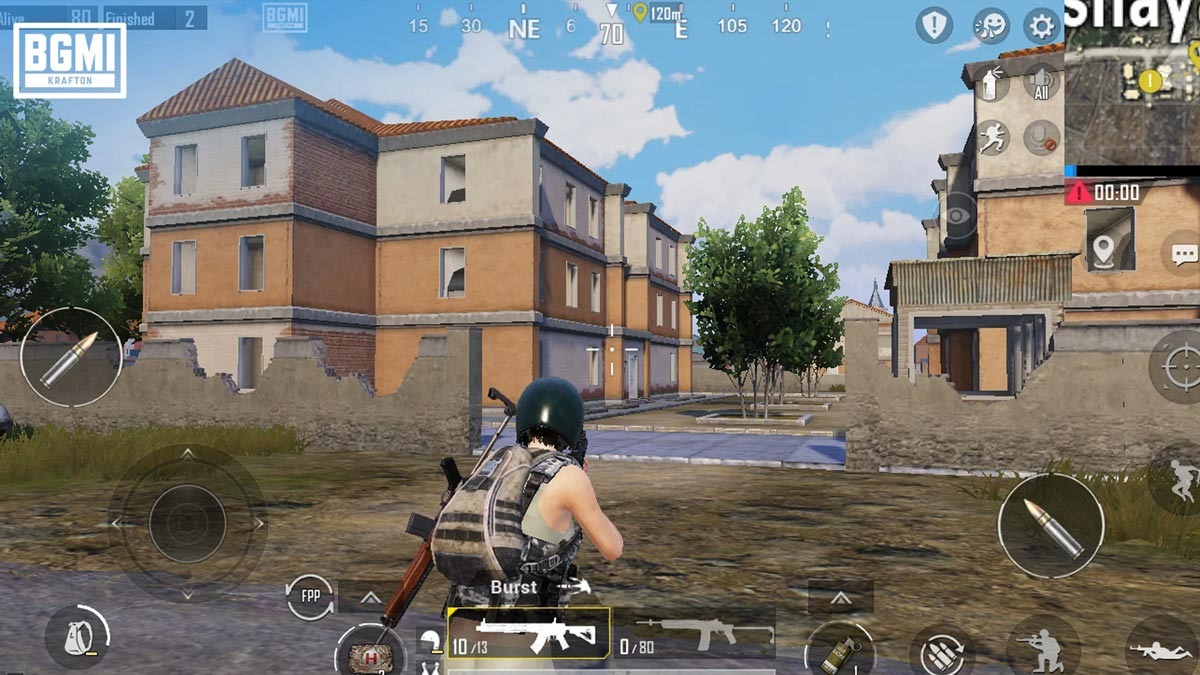The height and width of the screenshot is (675, 1200).
Task: Tap the crouch stance button
Action: [x=1043, y=646]
